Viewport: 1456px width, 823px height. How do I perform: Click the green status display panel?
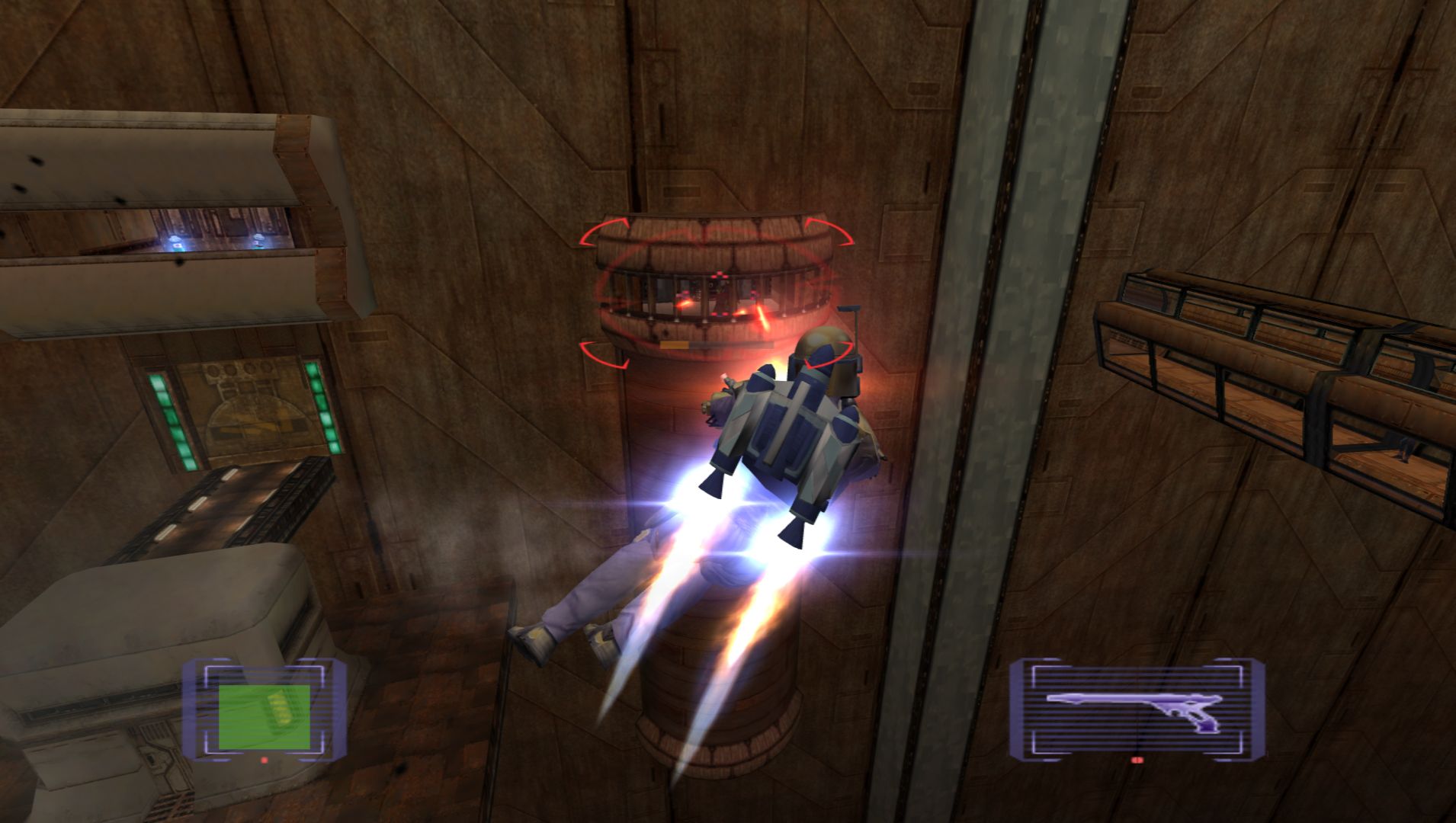pyautogui.click(x=264, y=716)
